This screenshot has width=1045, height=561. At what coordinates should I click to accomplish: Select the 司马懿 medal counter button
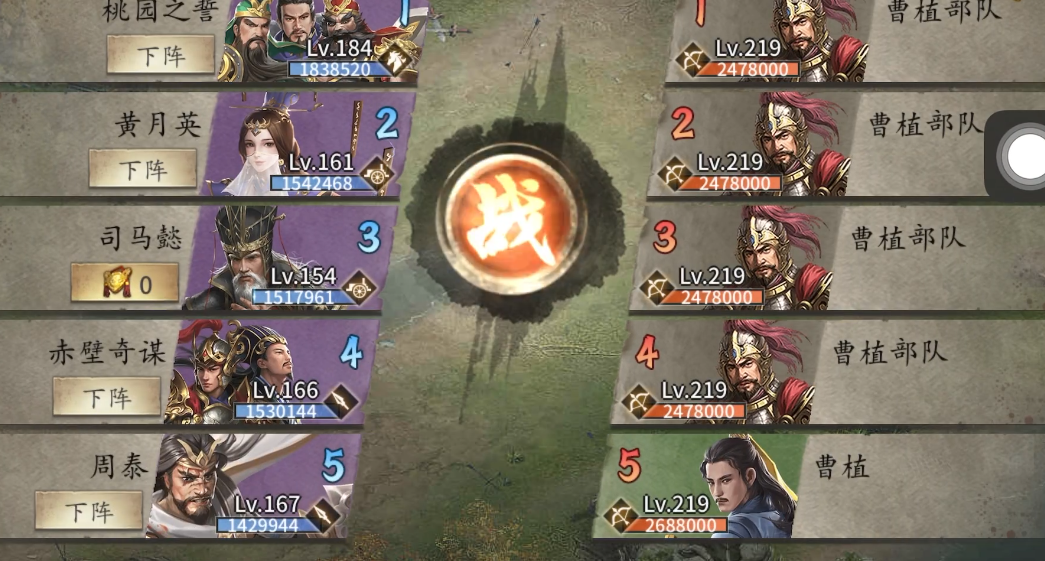[125, 283]
